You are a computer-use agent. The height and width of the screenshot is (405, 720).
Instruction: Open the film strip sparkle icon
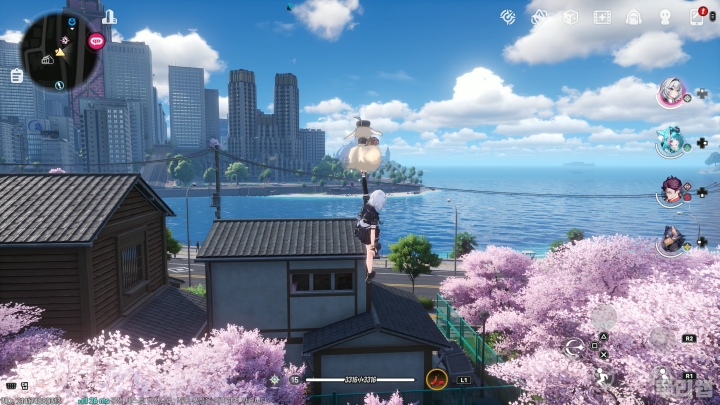point(602,17)
